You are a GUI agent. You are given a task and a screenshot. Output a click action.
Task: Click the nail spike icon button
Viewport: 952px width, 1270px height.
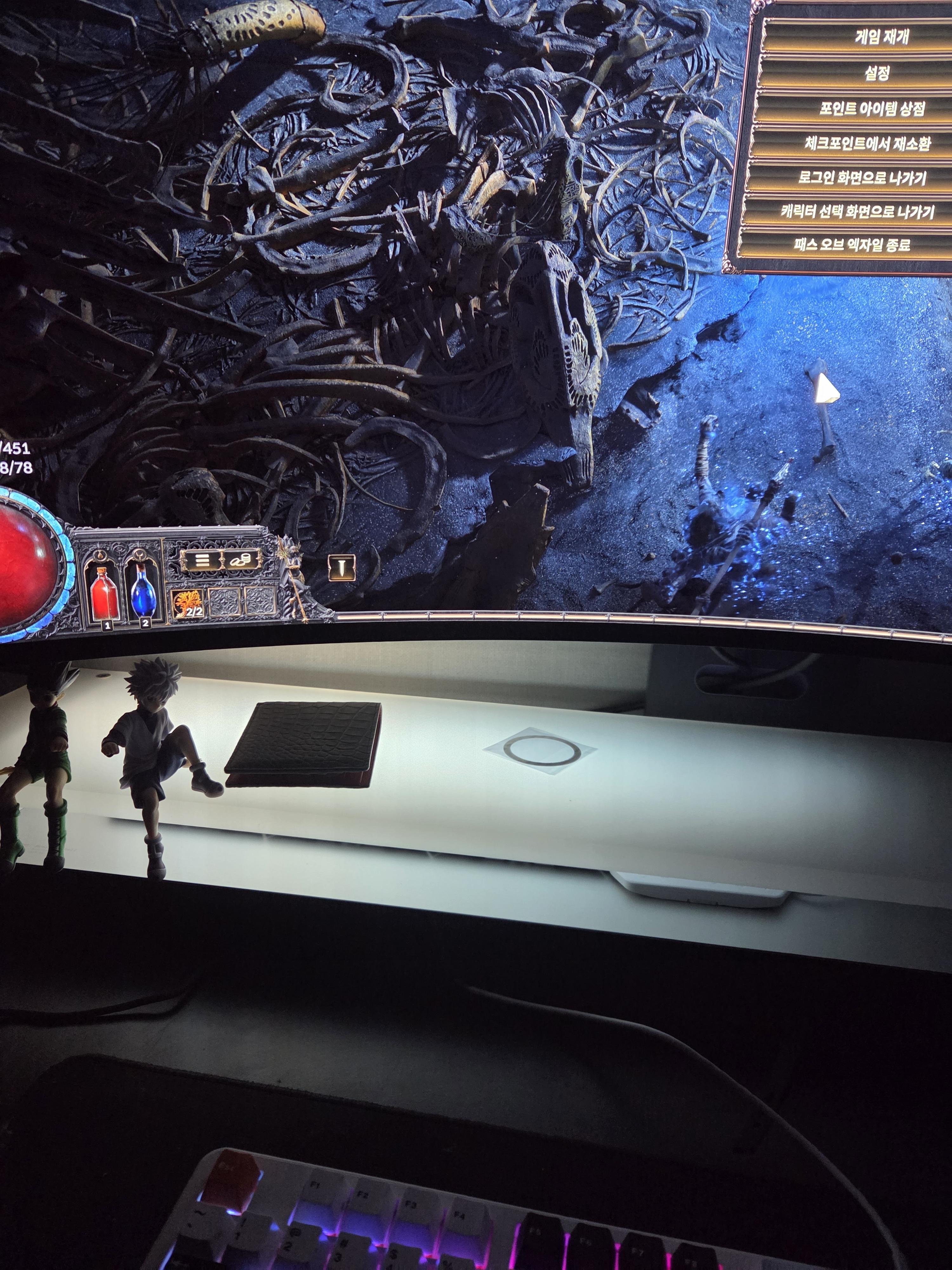pyautogui.click(x=341, y=568)
